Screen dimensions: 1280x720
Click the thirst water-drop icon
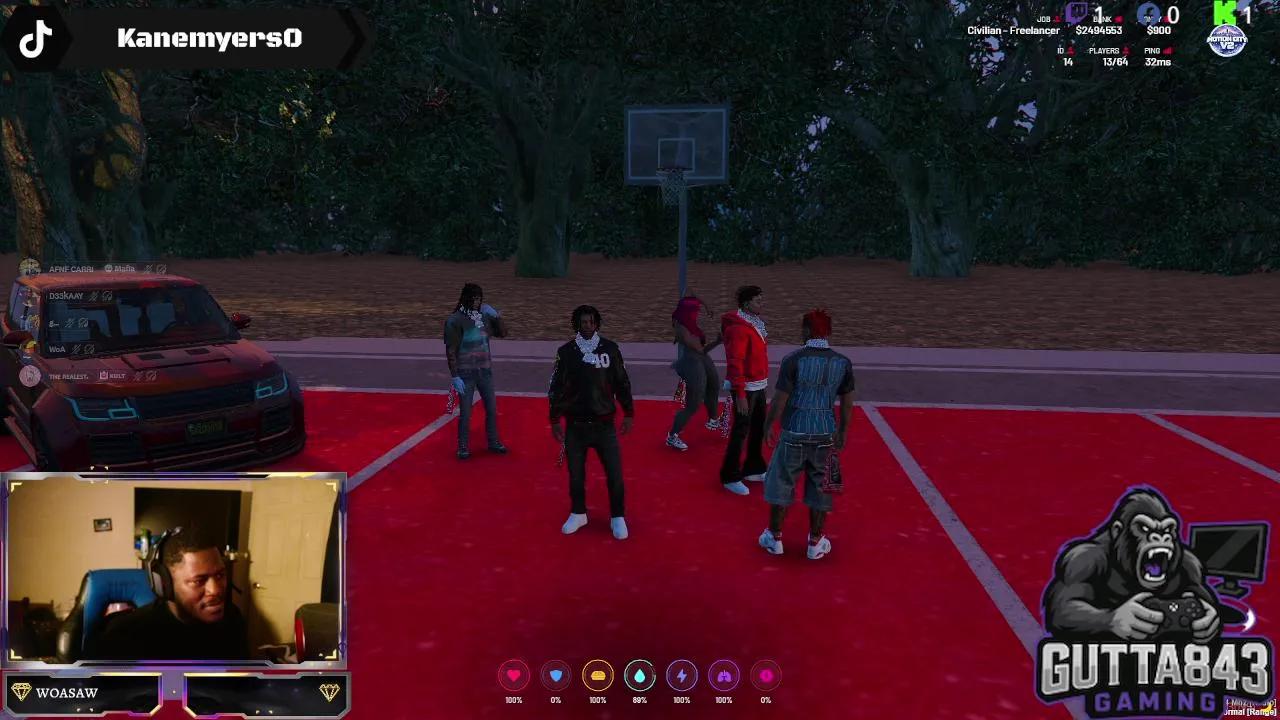pos(640,676)
